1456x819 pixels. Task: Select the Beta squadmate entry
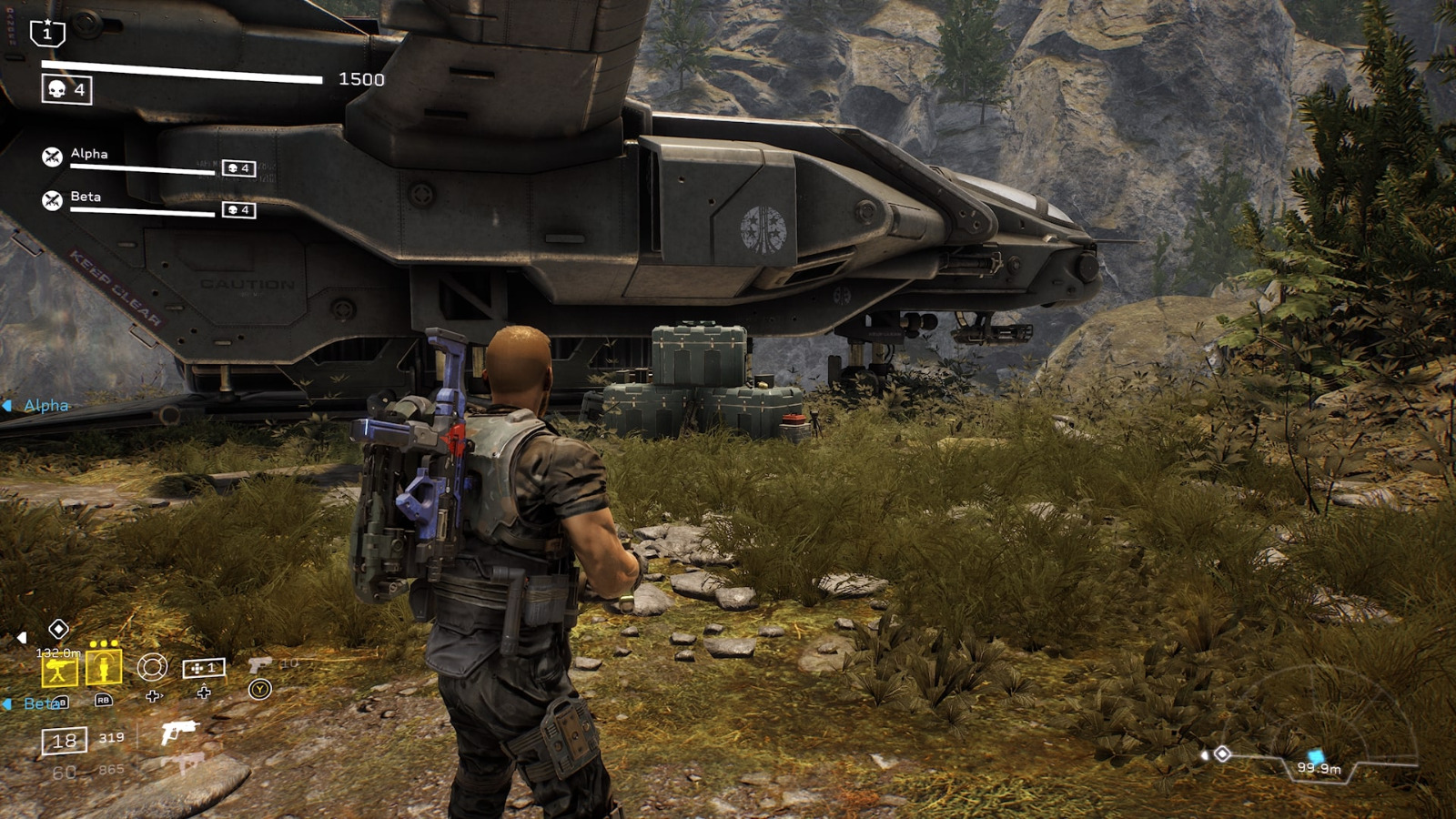coord(86,197)
